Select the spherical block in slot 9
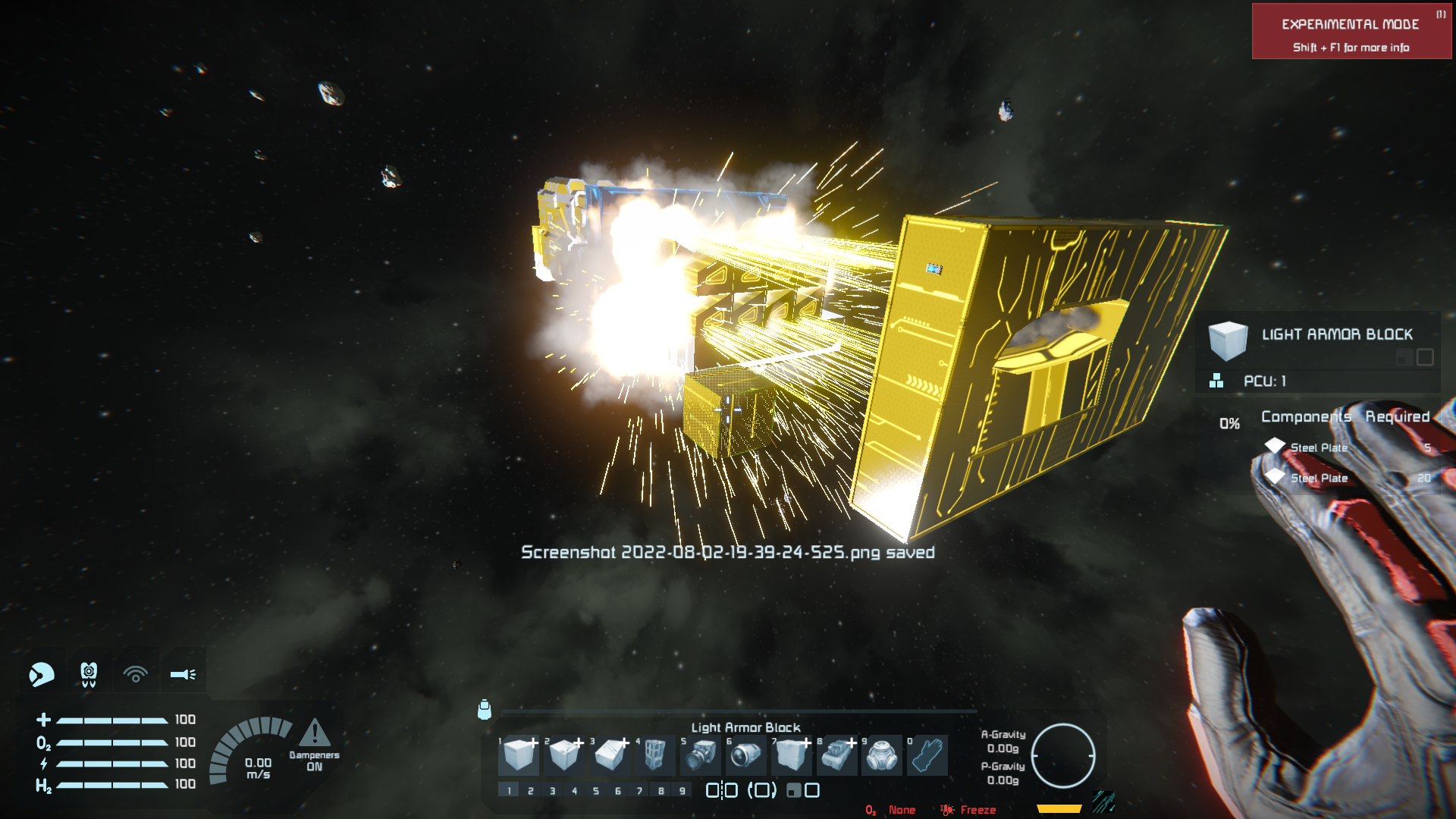The width and height of the screenshot is (1456, 819). tap(882, 755)
